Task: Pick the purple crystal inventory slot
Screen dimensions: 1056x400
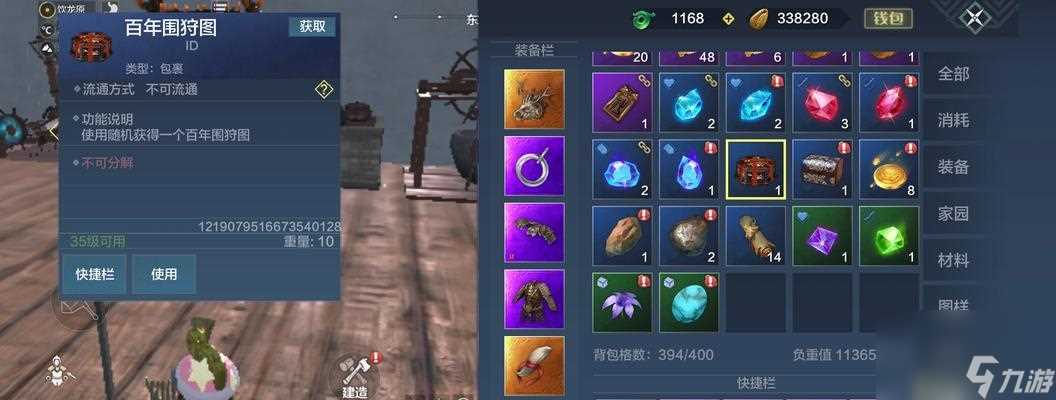Action: coord(822,236)
